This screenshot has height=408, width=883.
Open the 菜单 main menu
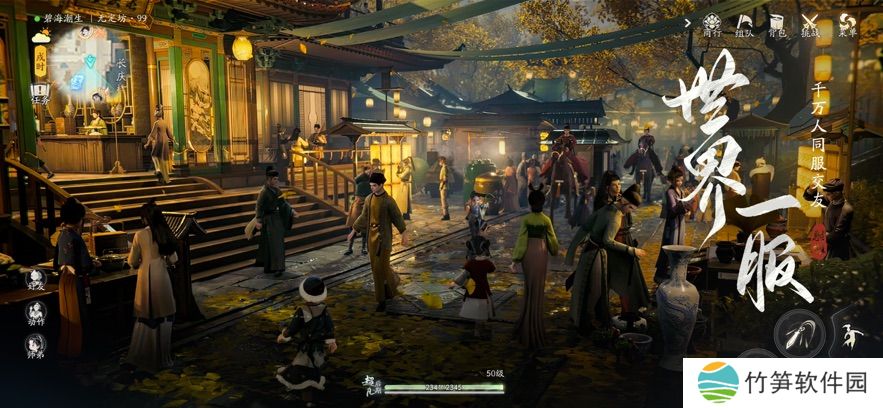[x=848, y=23]
